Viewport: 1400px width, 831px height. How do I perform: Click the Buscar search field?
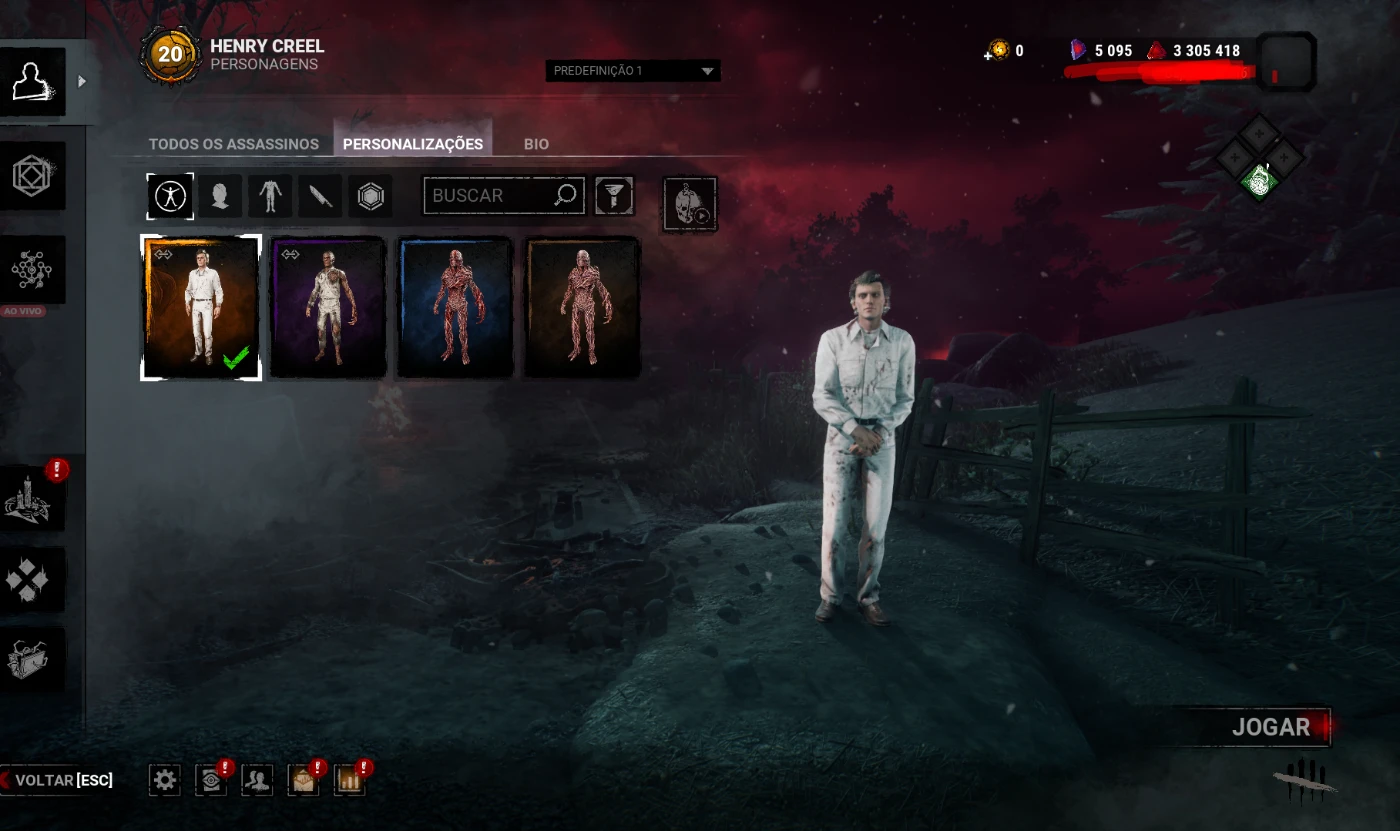click(x=490, y=196)
